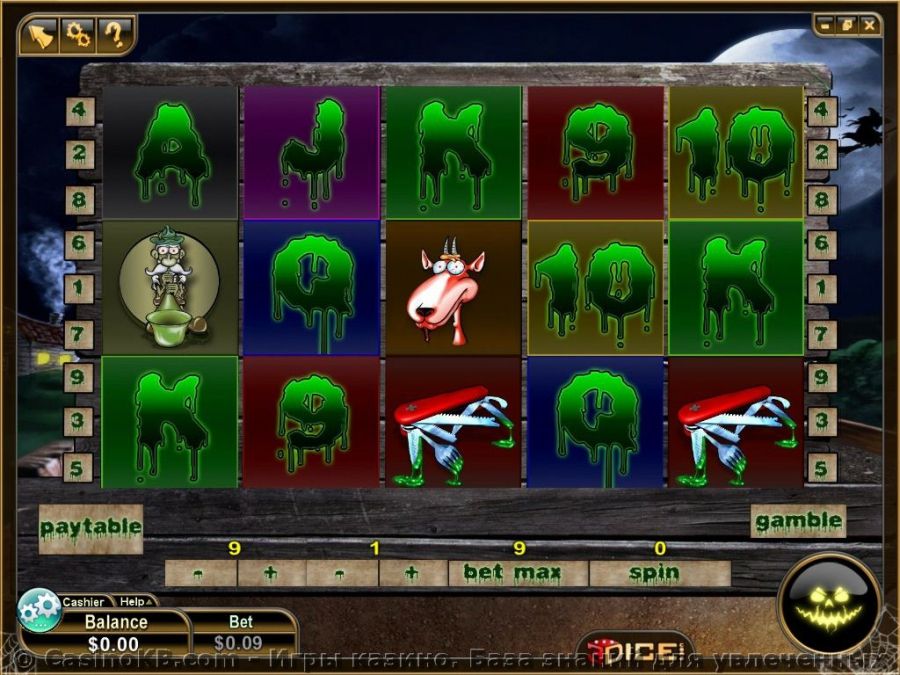The width and height of the screenshot is (900, 675).
Task: Click the glowing jack-o-lantern button
Action: coord(829,602)
